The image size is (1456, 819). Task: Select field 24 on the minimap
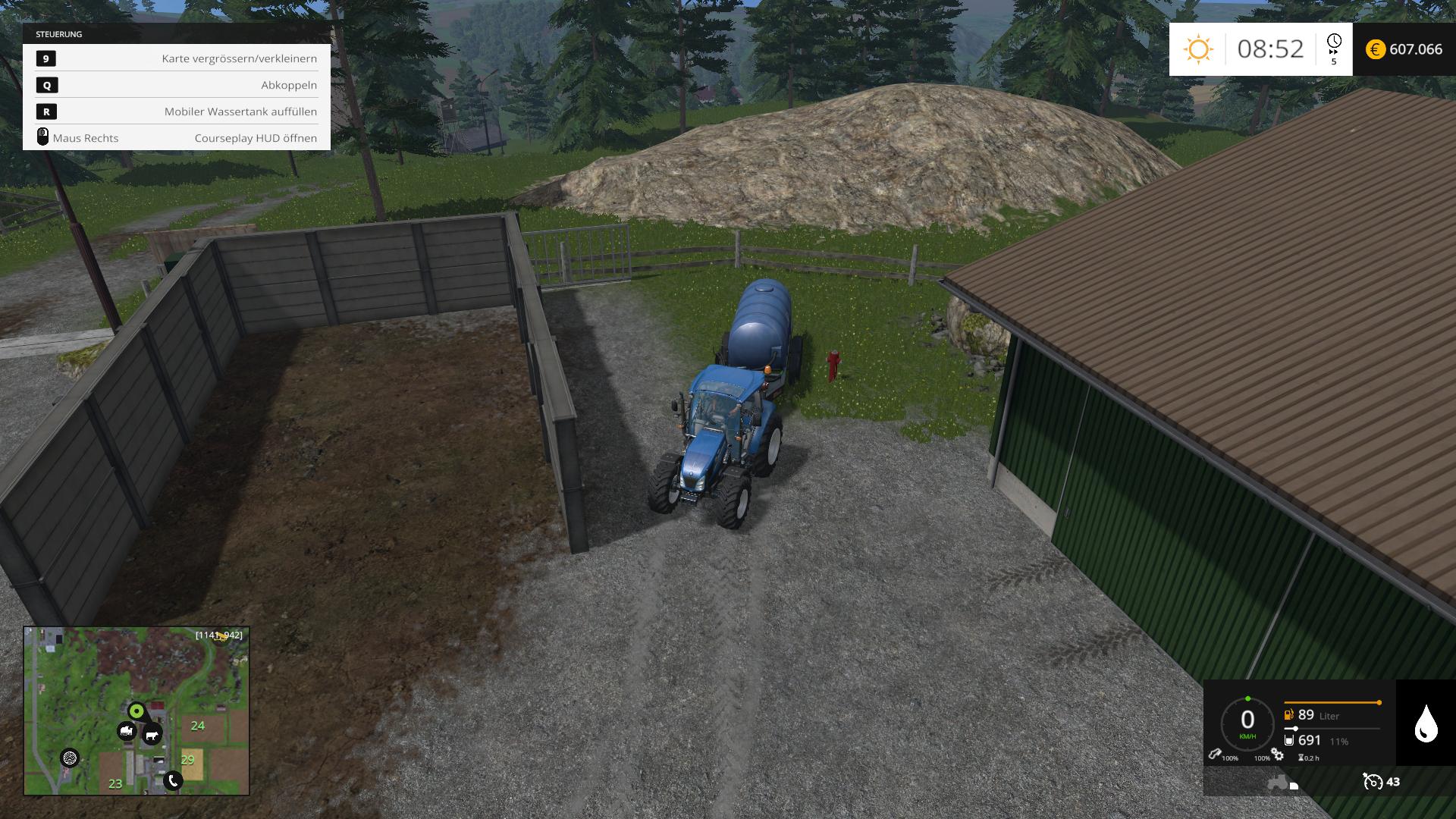tap(198, 726)
